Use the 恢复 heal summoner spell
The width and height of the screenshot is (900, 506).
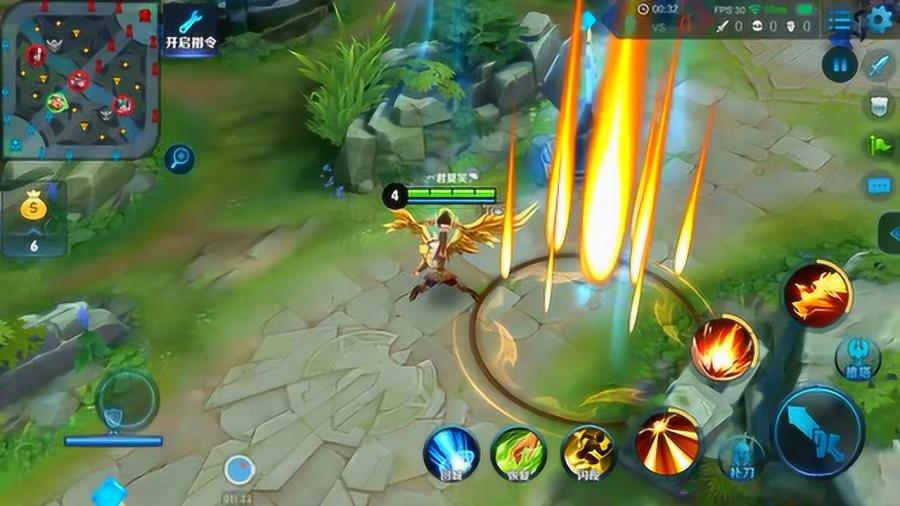click(517, 453)
